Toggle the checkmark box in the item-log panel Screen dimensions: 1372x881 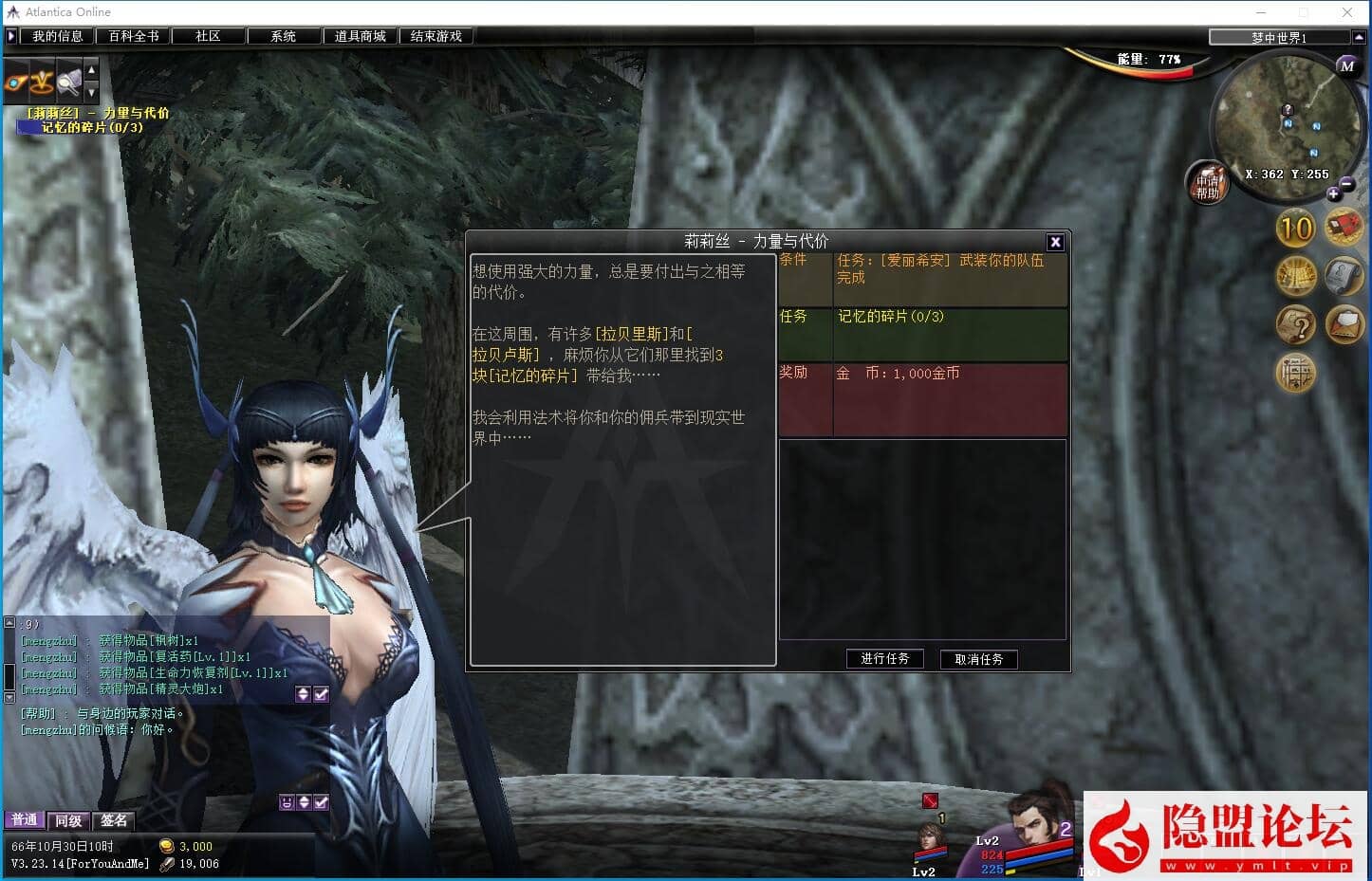tap(321, 695)
